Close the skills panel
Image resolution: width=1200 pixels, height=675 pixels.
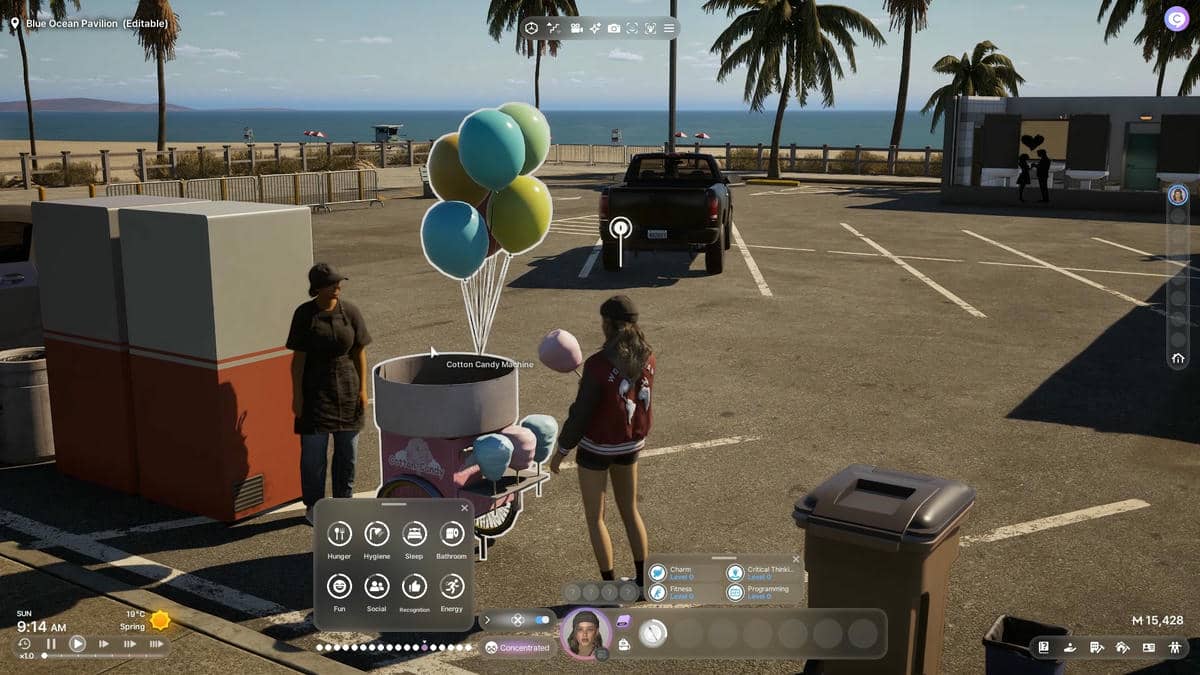[796, 559]
